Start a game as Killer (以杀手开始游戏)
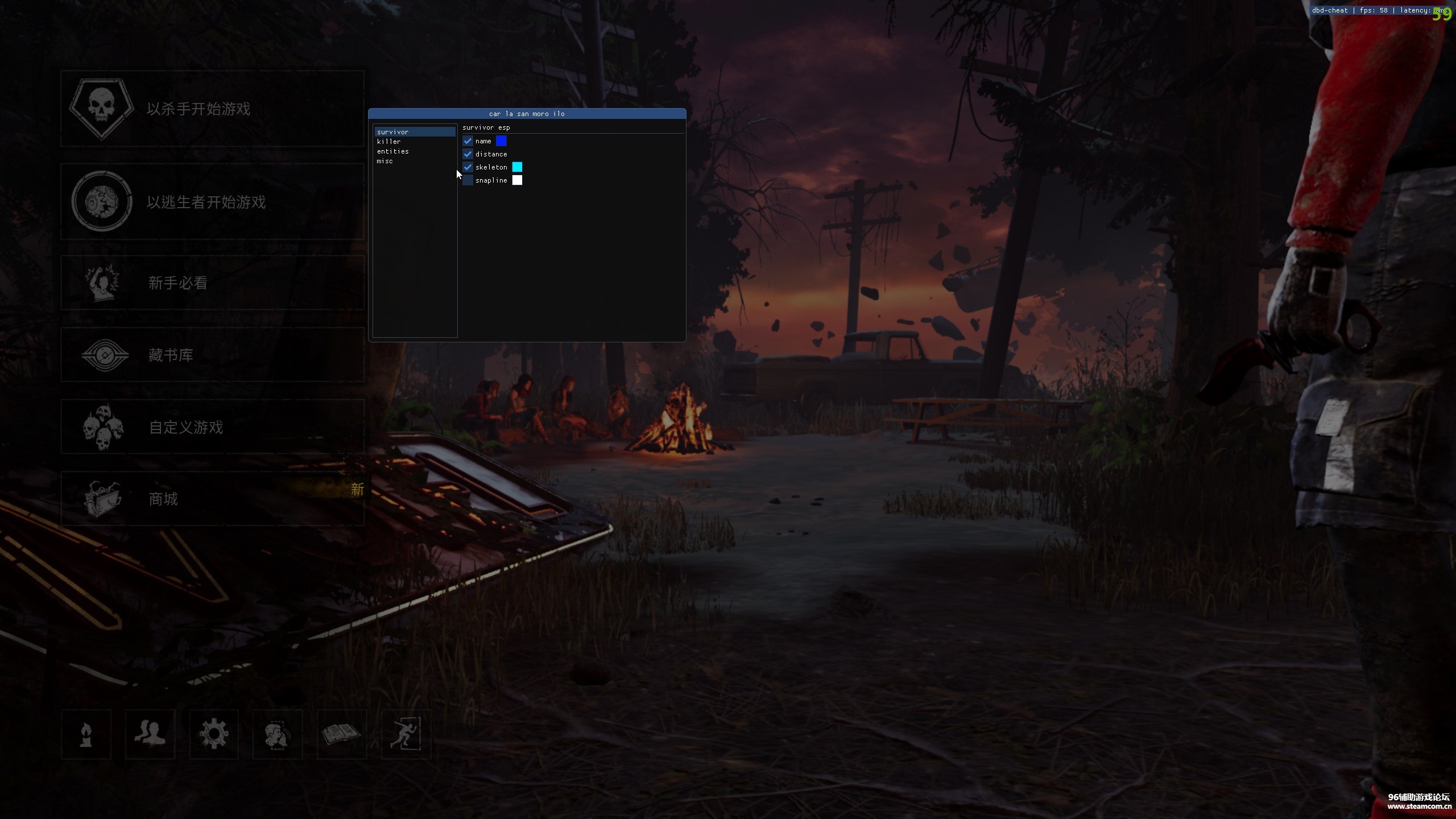Viewport: 1456px width, 819px height. pyautogui.click(x=212, y=109)
